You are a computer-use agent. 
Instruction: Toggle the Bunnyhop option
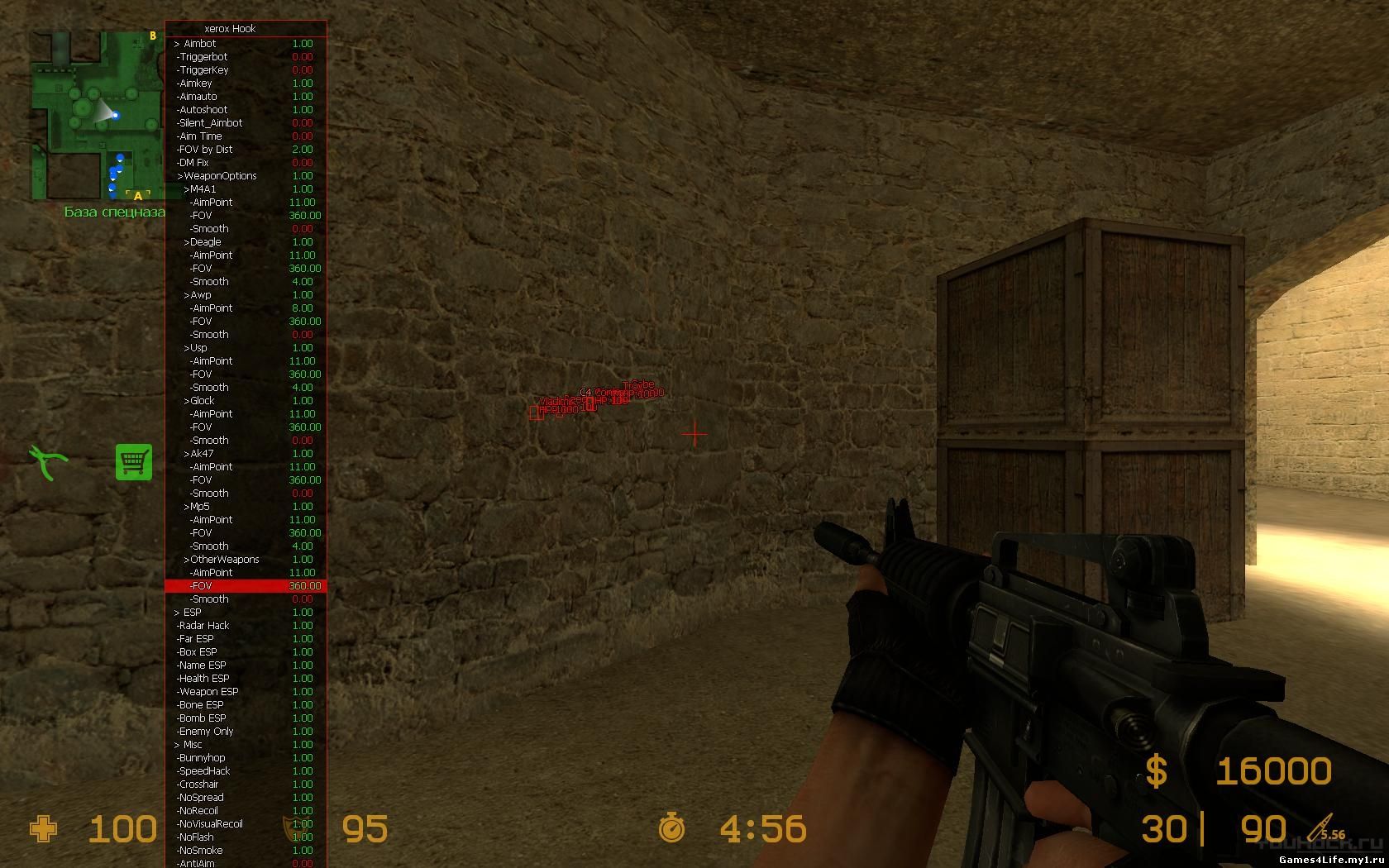[202, 758]
